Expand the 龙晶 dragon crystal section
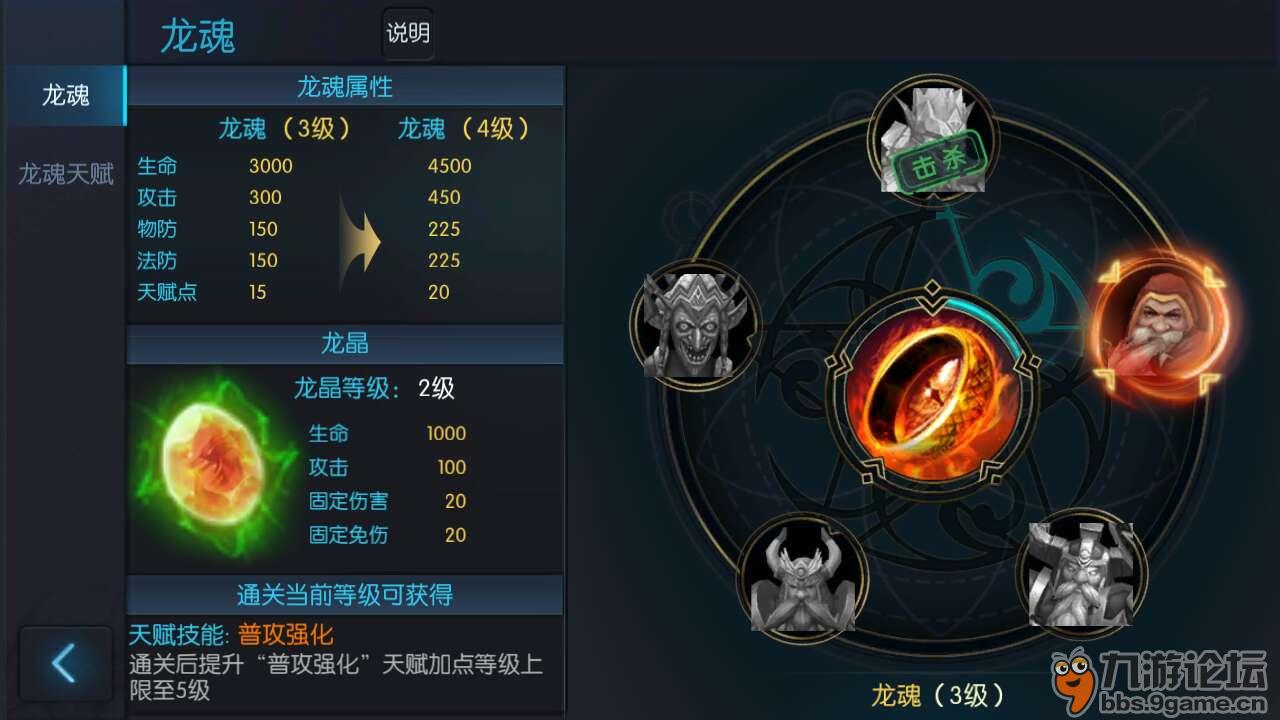 [345, 345]
